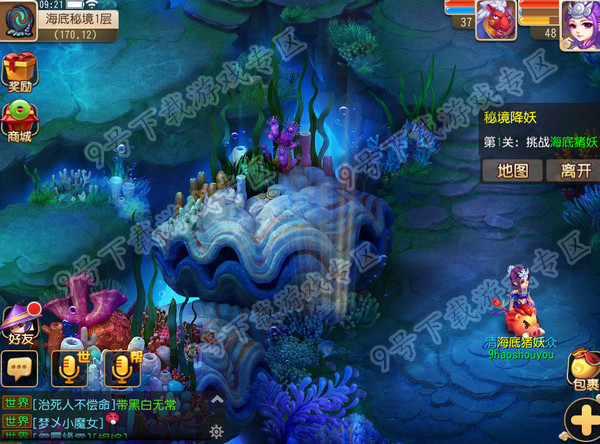
Task: Expand the menu with the plus button
Action: pyautogui.click(x=582, y=418)
